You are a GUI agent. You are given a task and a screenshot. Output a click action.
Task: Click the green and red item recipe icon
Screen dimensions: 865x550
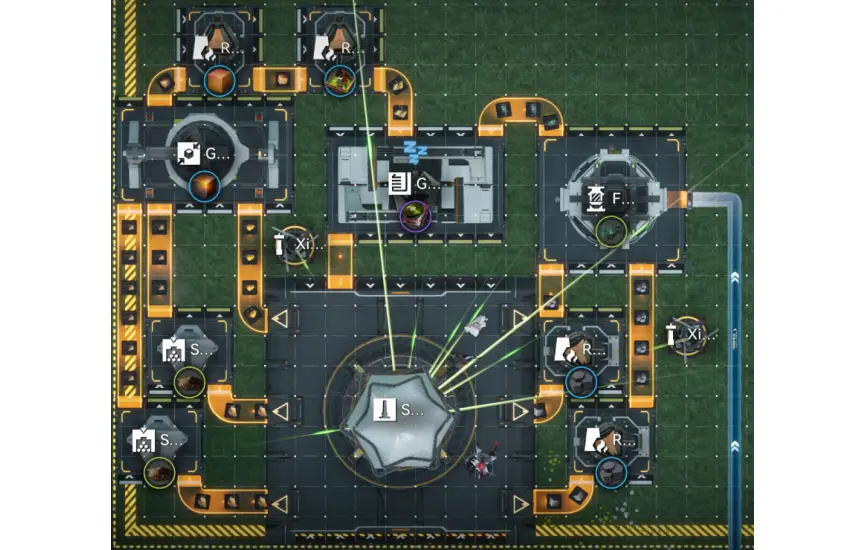tap(338, 79)
